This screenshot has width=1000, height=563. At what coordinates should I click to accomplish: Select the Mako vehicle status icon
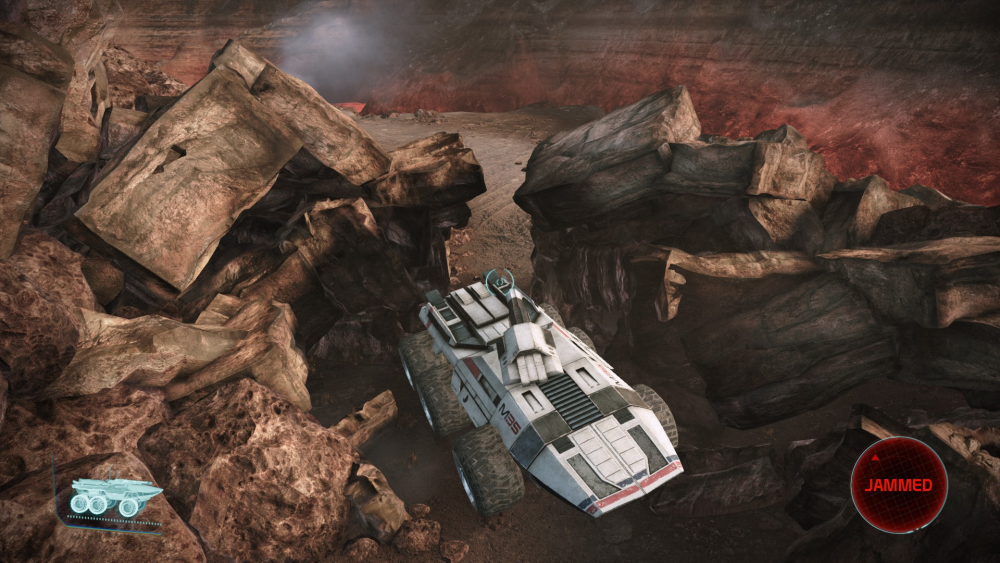point(115,497)
